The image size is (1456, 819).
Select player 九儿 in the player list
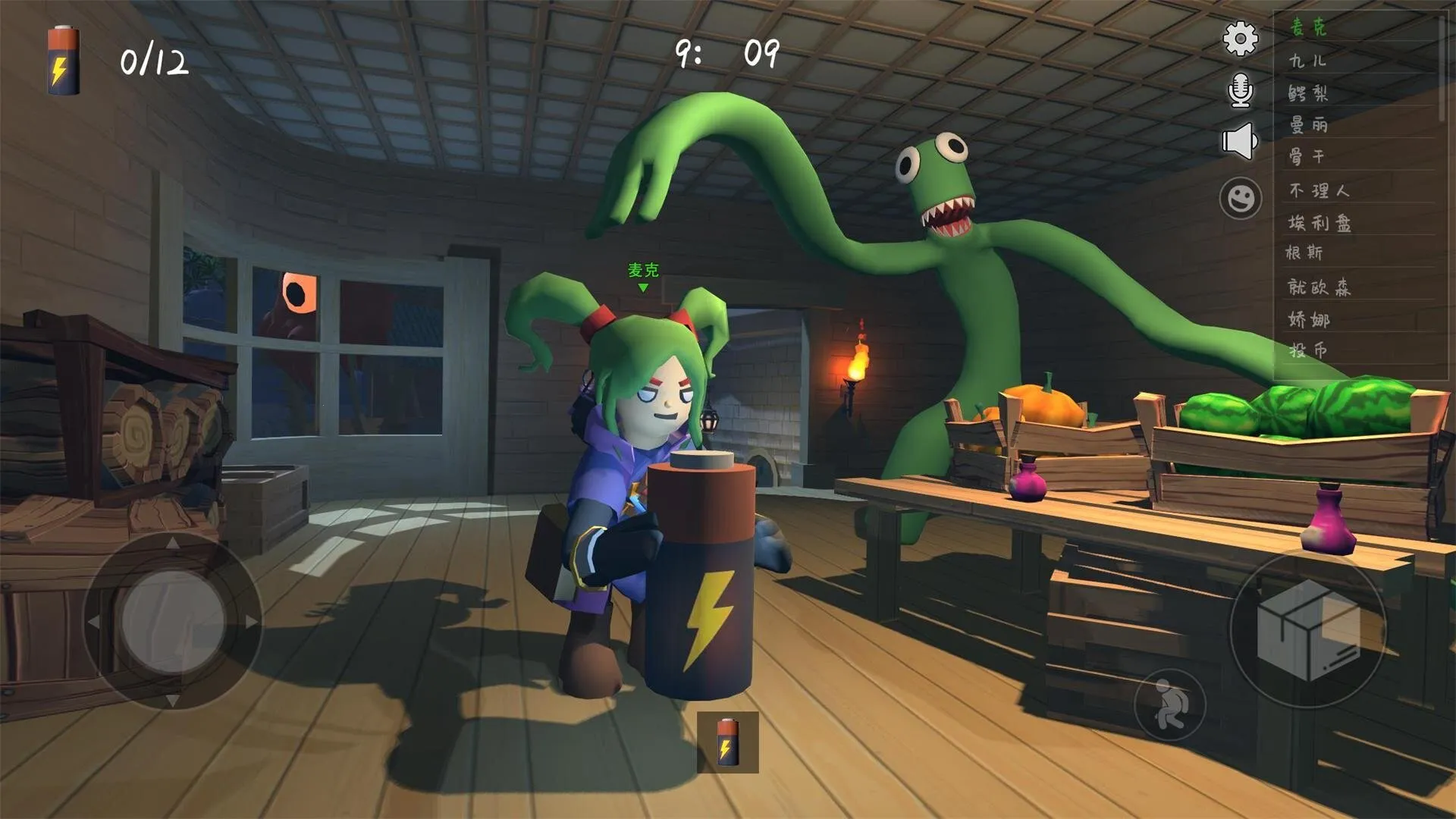[1307, 61]
